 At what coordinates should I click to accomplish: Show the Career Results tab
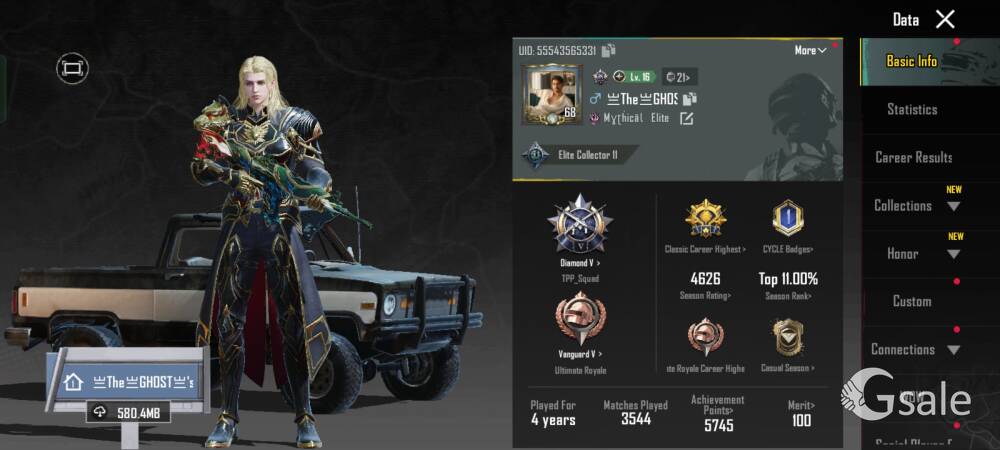pyautogui.click(x=913, y=157)
